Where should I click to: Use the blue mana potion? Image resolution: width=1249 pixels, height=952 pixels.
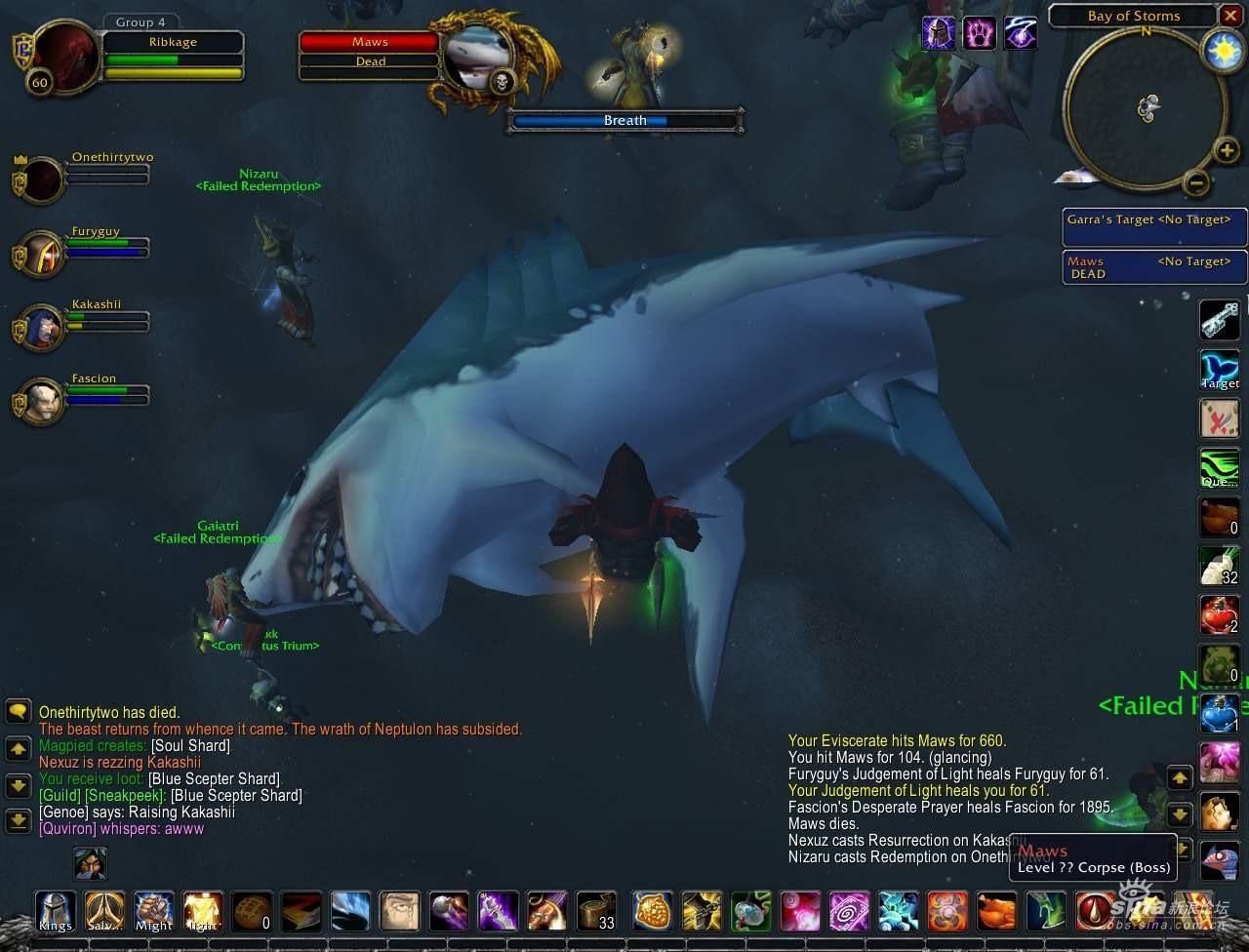1219,713
